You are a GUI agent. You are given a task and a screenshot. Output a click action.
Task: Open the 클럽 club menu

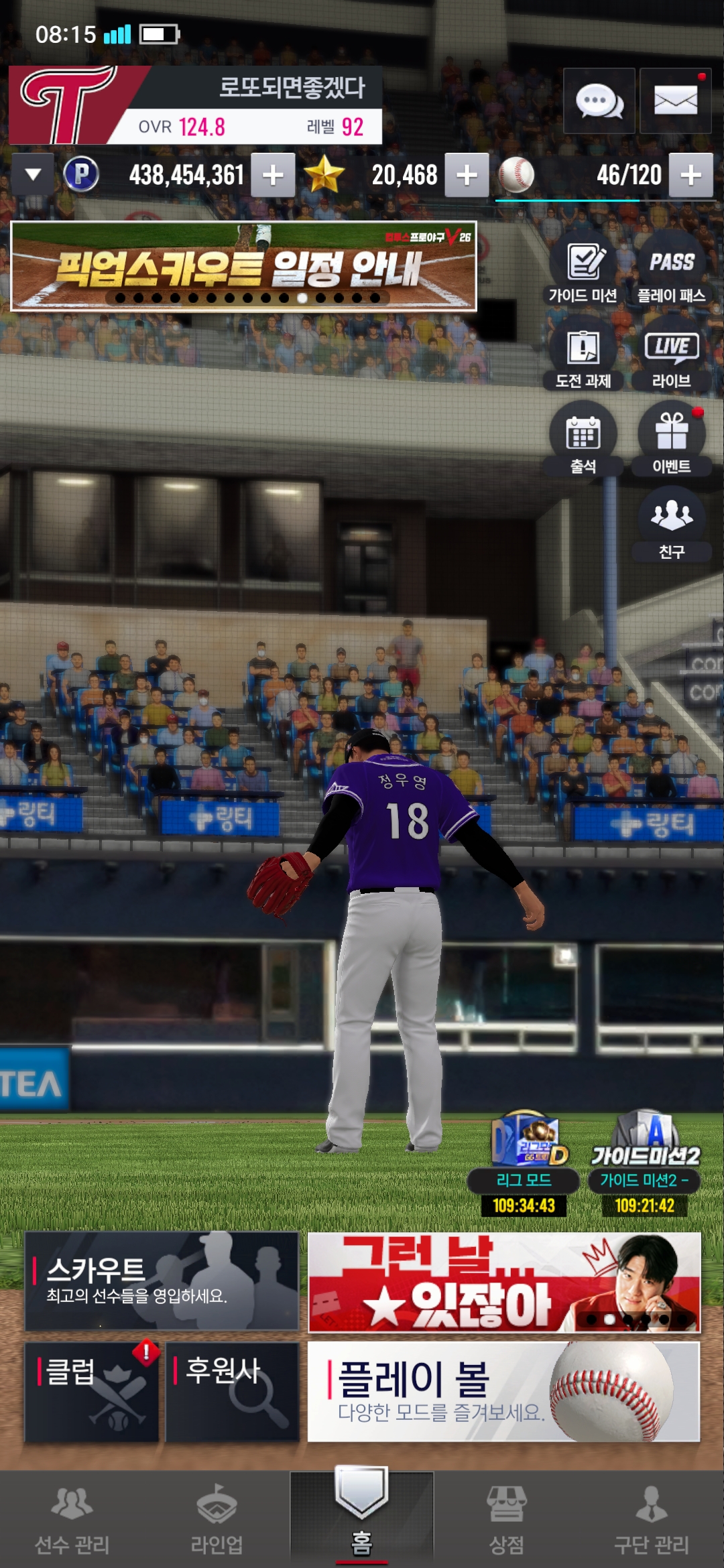pyautogui.click(x=92, y=1392)
